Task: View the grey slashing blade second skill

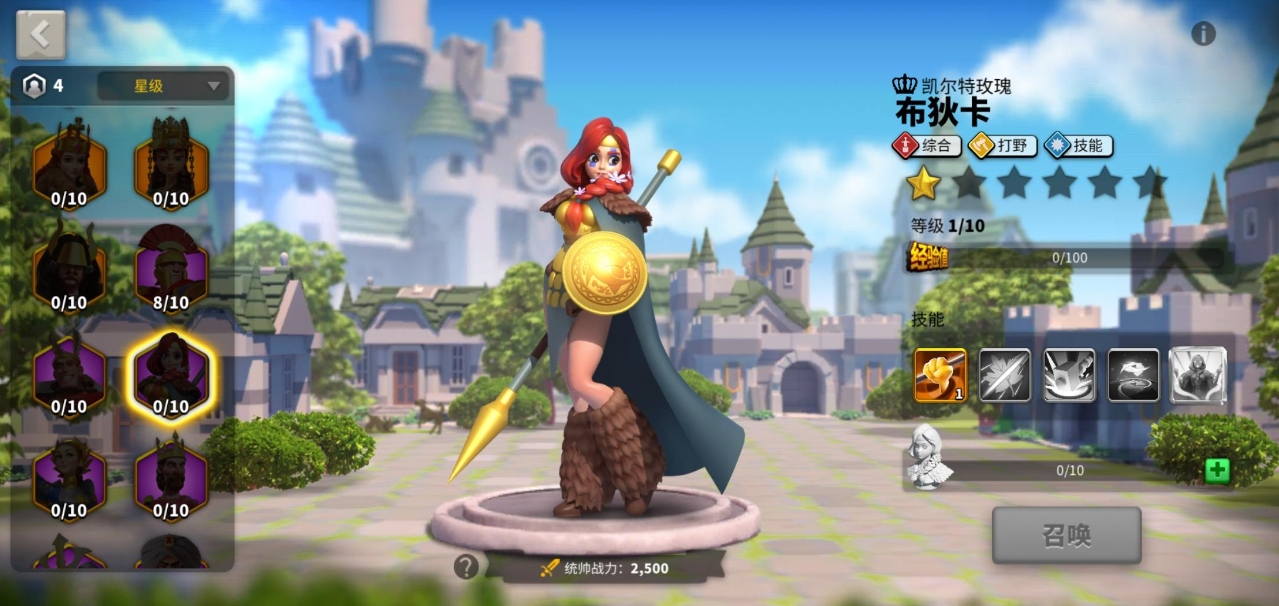Action: coord(1004,375)
